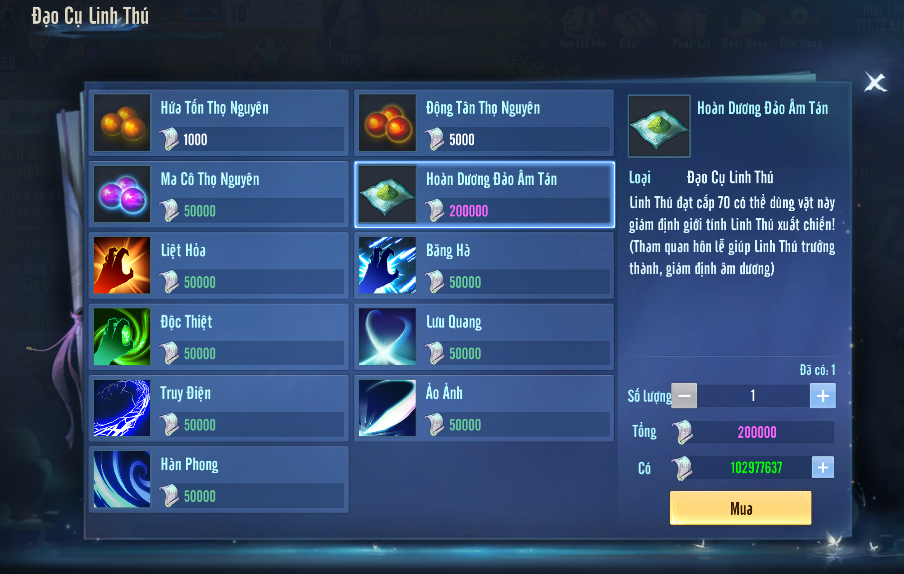Choose the Truy Điện skill item
904x574 pixels.
tap(219, 408)
